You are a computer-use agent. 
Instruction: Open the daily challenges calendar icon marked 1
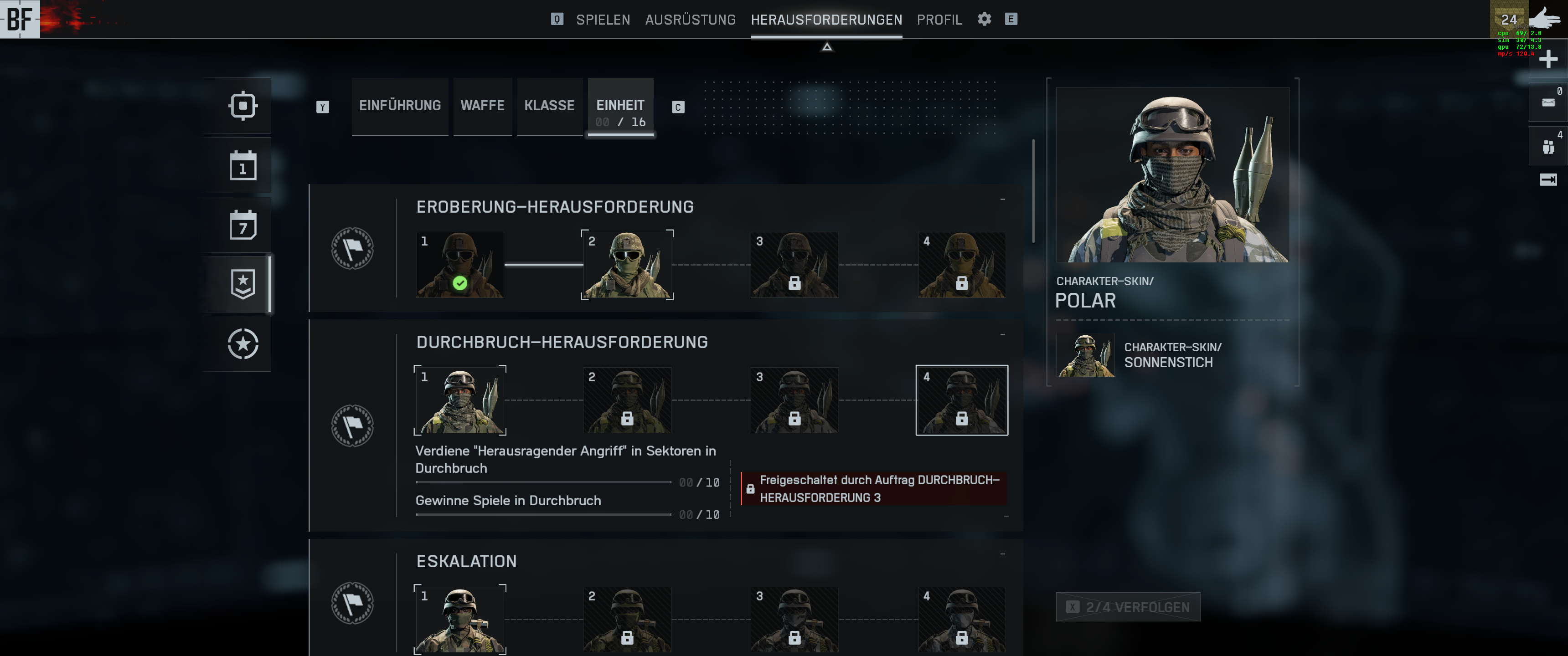pyautogui.click(x=243, y=165)
